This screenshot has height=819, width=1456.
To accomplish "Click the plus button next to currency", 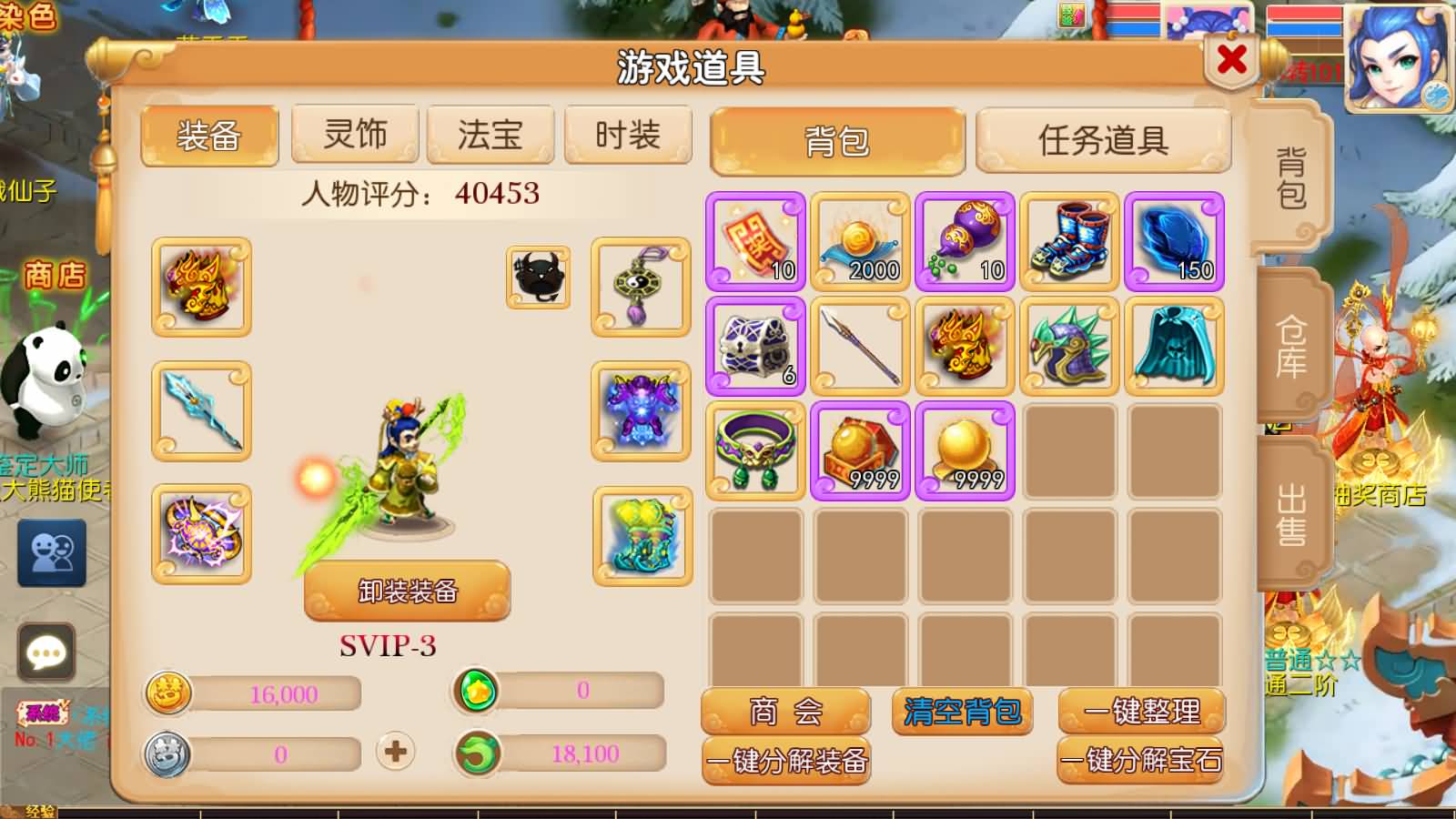I will [395, 753].
